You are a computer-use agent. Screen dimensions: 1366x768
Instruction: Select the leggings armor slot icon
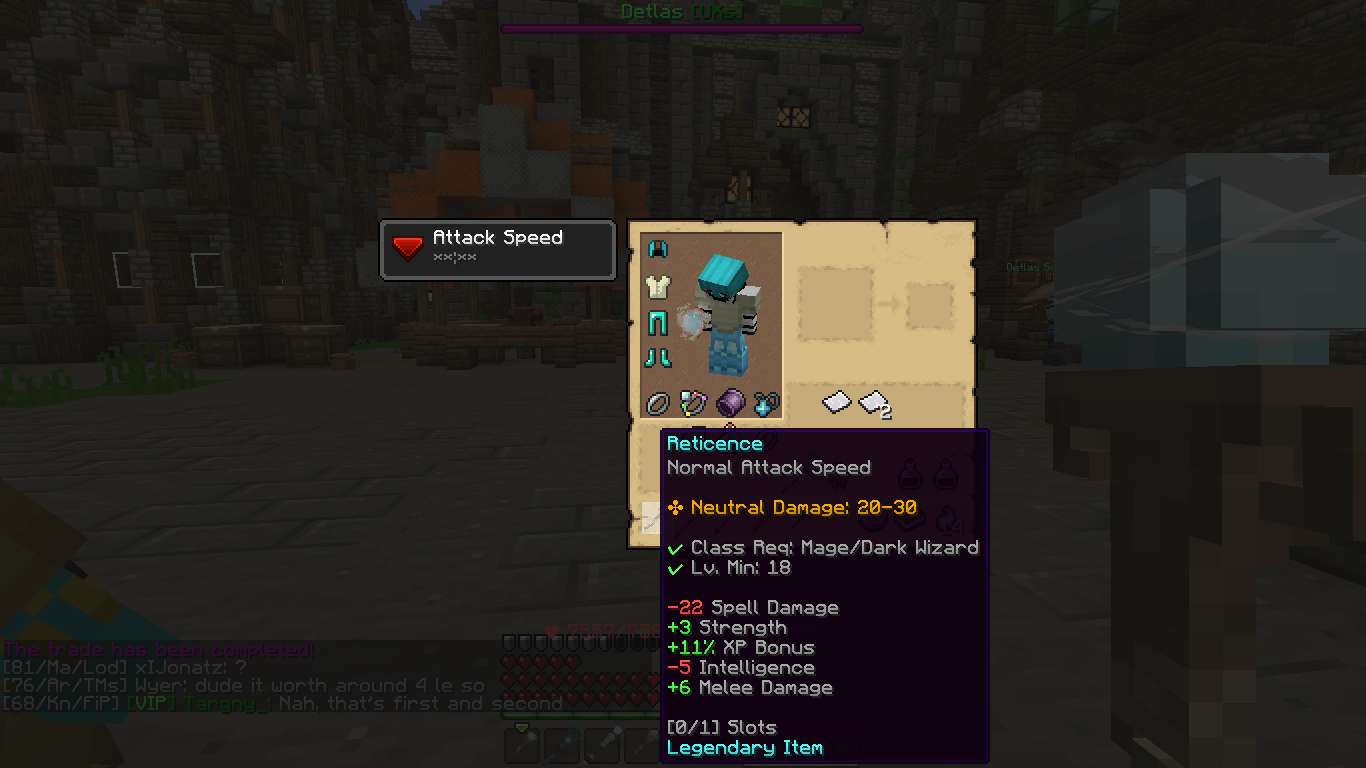click(658, 323)
